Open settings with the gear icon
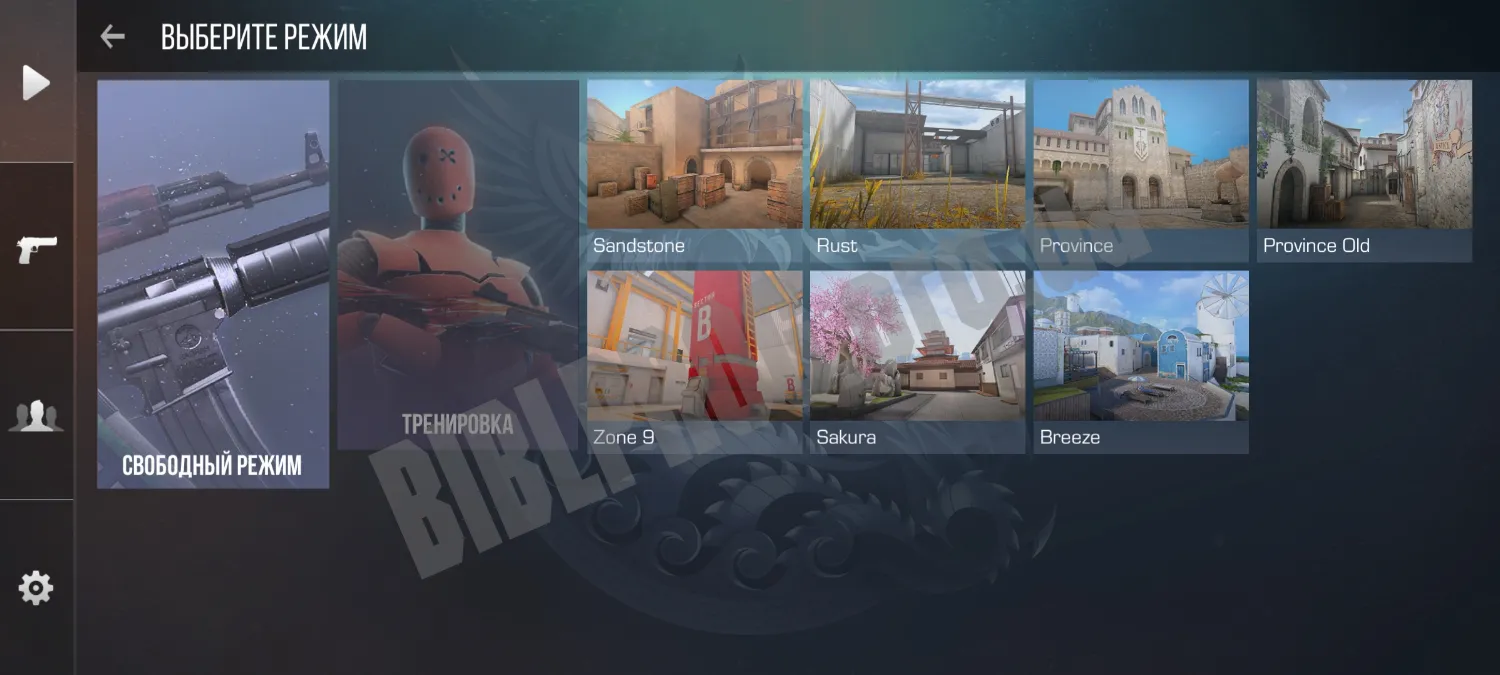Image resolution: width=1500 pixels, height=675 pixels. point(36,587)
